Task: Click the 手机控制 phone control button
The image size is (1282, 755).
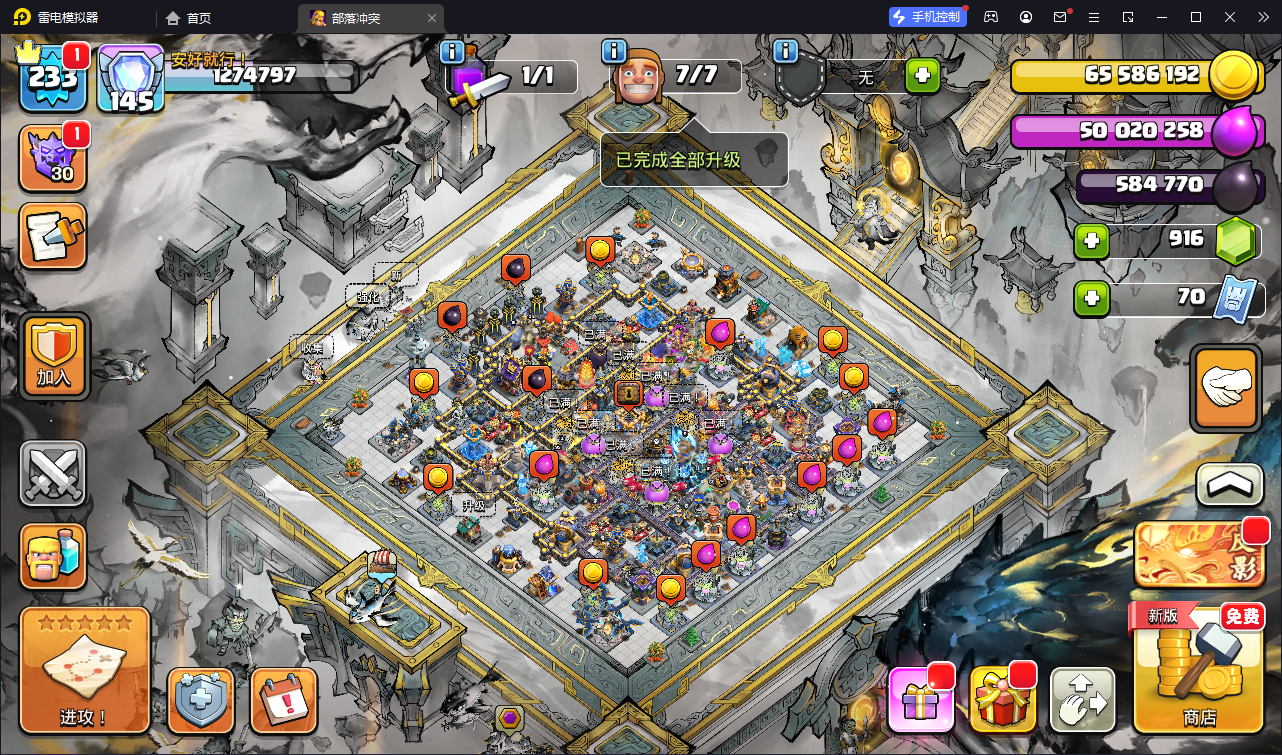Action: click(x=927, y=17)
